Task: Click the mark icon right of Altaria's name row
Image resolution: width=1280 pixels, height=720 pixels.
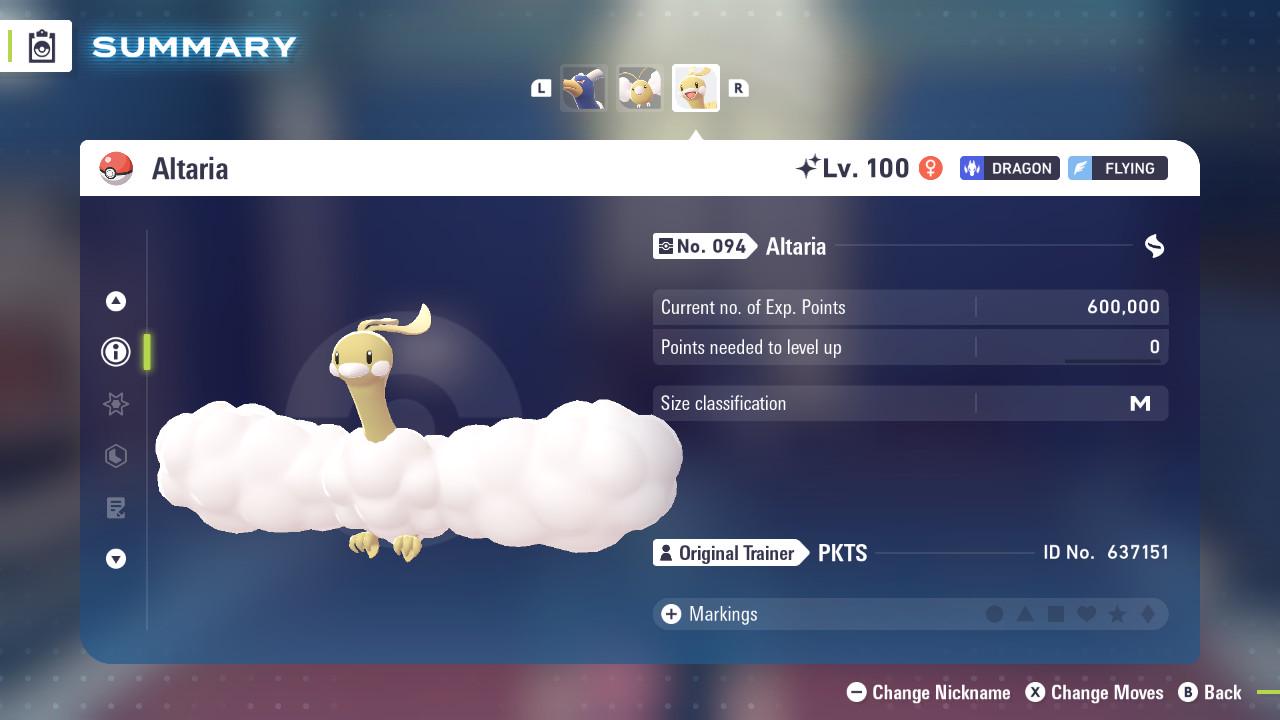Action: point(1154,246)
